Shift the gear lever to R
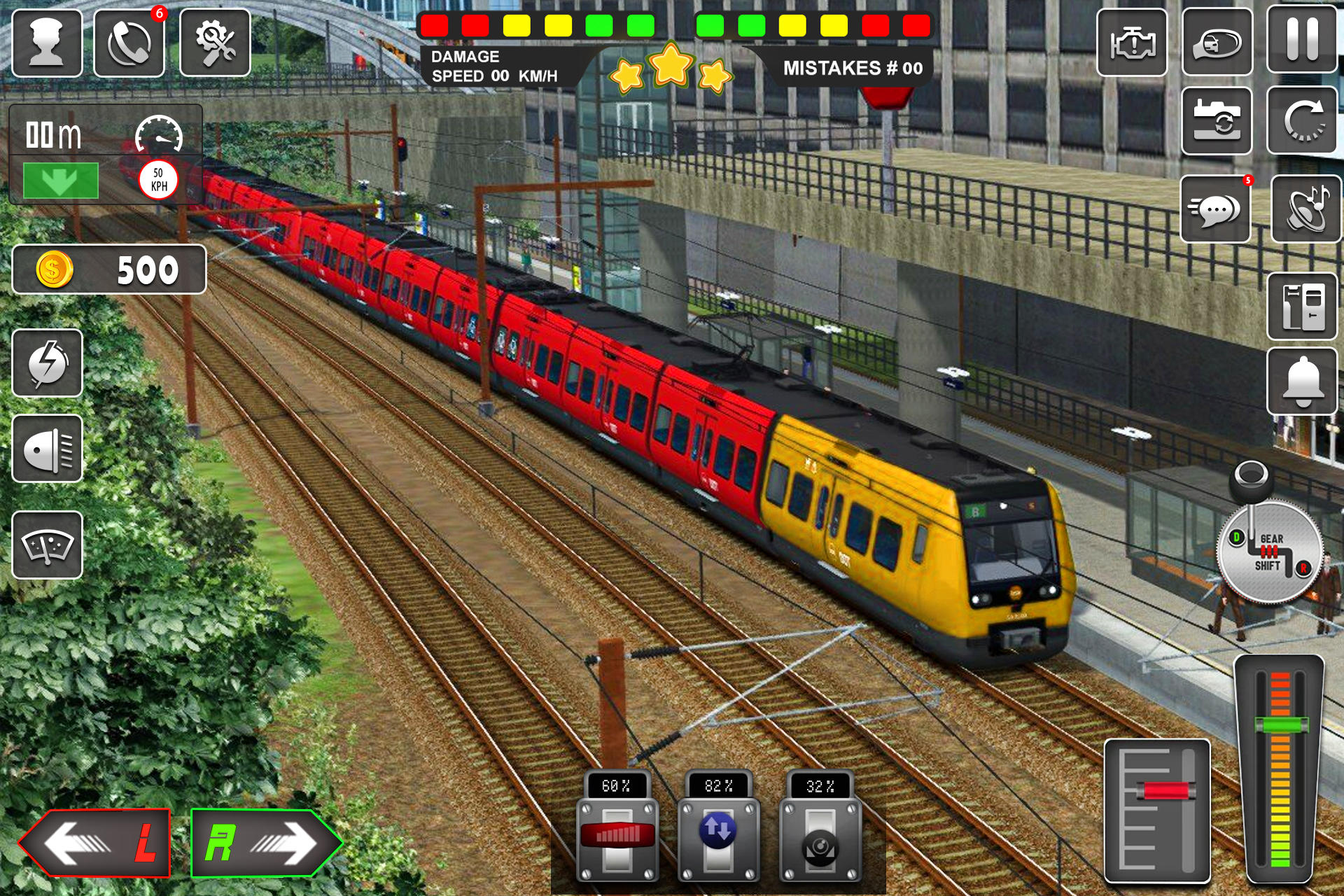 tap(1304, 568)
